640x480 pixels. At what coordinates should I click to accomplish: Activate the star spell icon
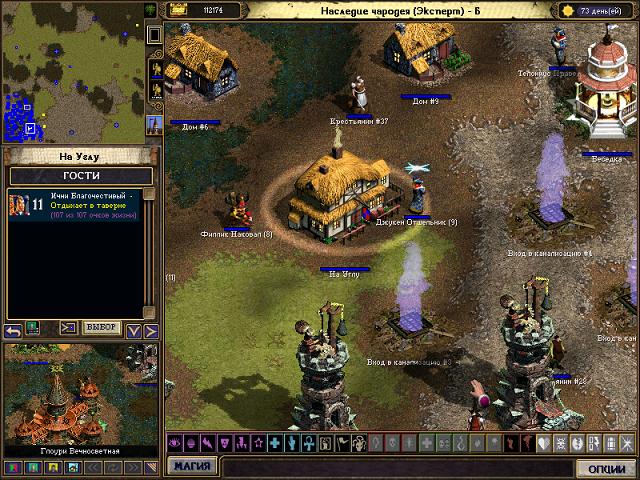[257, 443]
